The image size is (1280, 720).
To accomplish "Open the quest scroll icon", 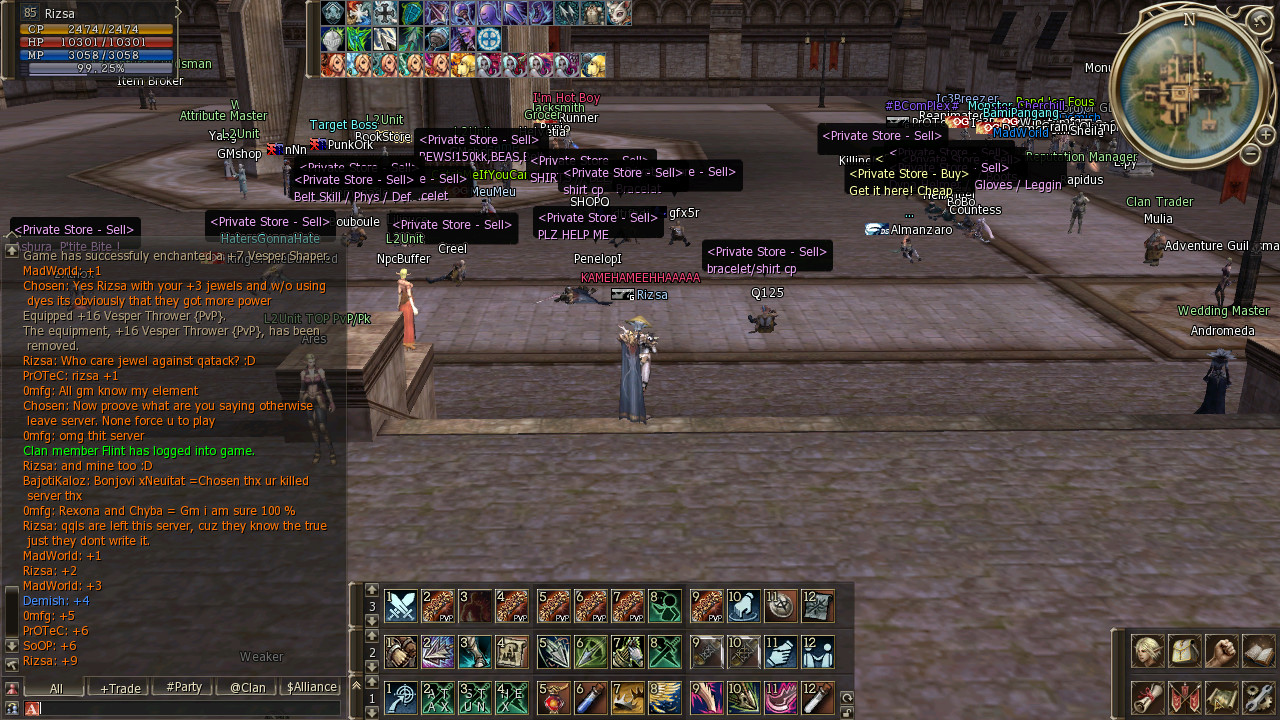I will 1148,697.
